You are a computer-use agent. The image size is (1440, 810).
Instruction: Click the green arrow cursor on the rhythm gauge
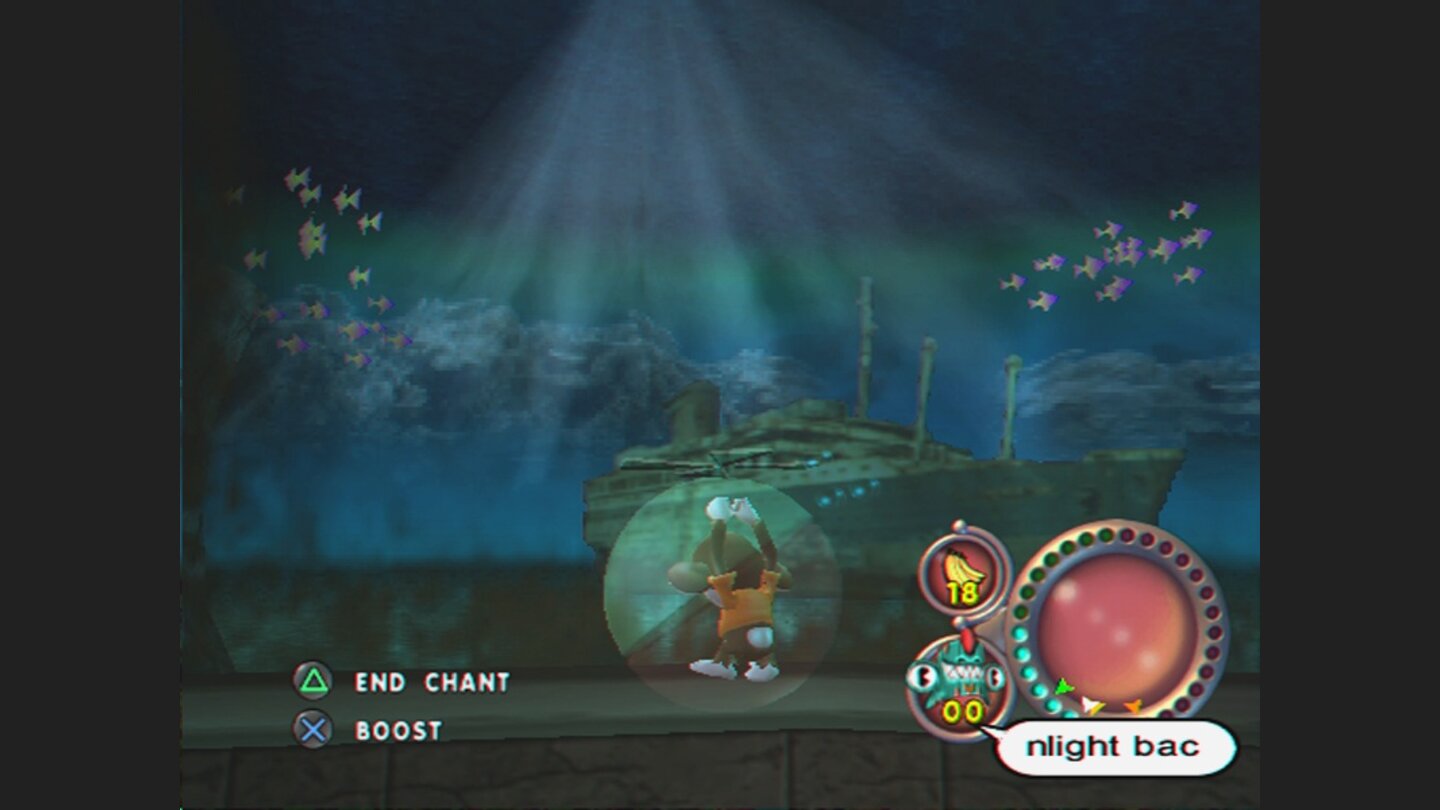[x=1063, y=688]
